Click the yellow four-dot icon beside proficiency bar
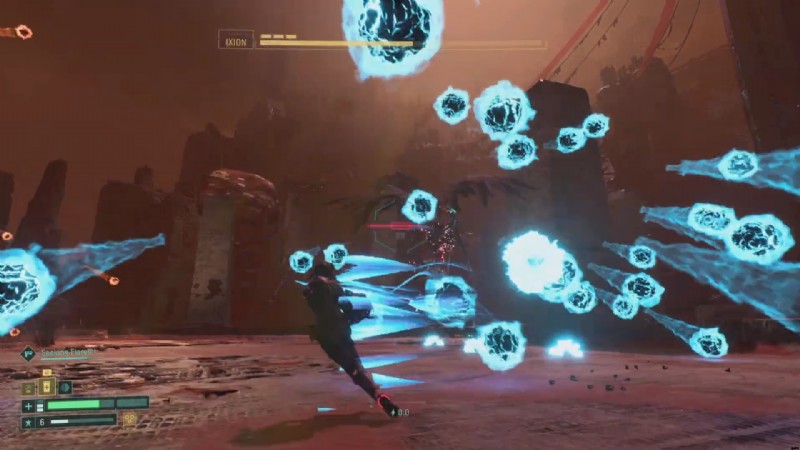This screenshot has height=450, width=800. [129, 420]
